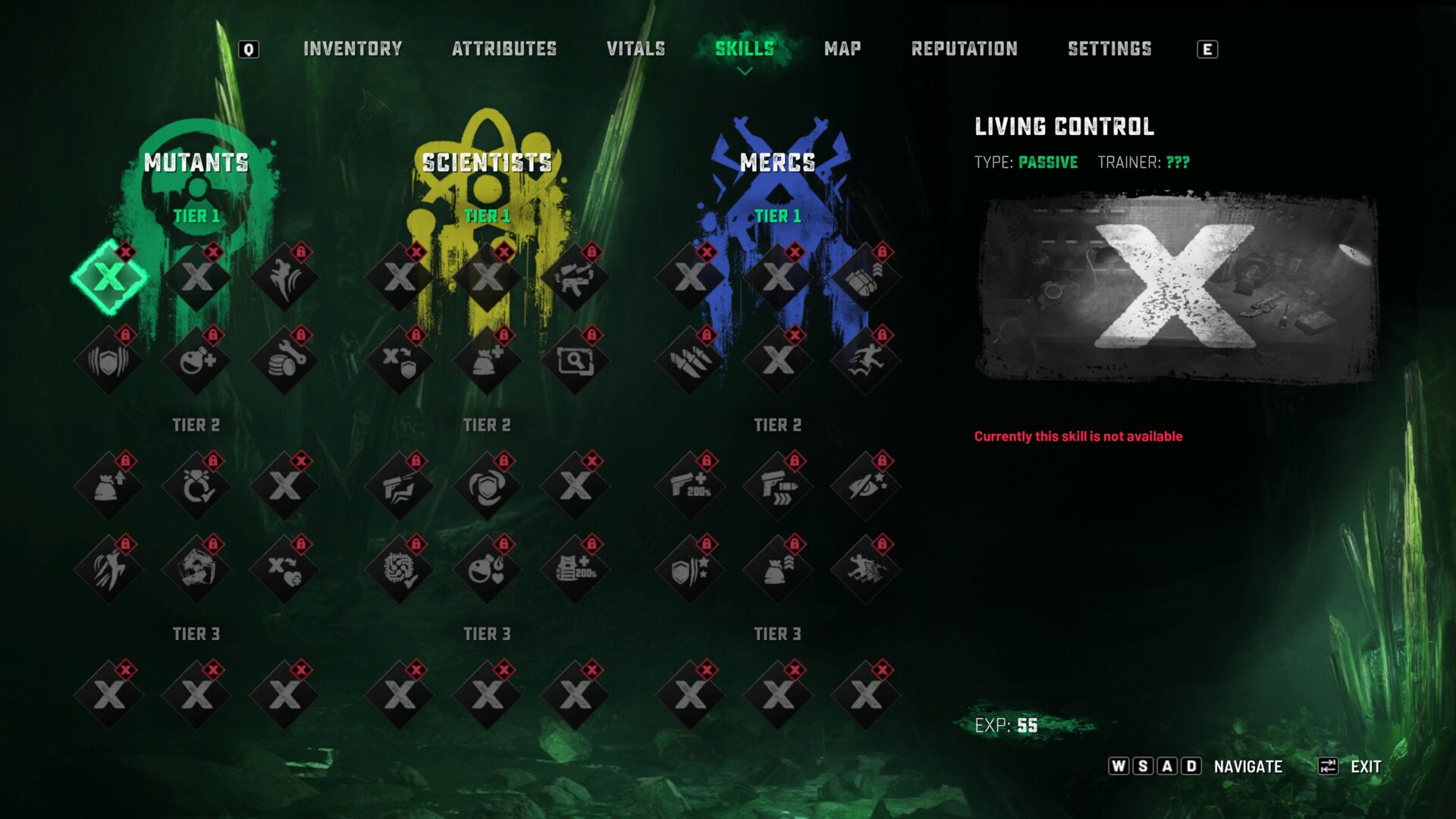1456x819 pixels.
Task: Choose the circuit chip with checkmark skill
Action: [400, 570]
